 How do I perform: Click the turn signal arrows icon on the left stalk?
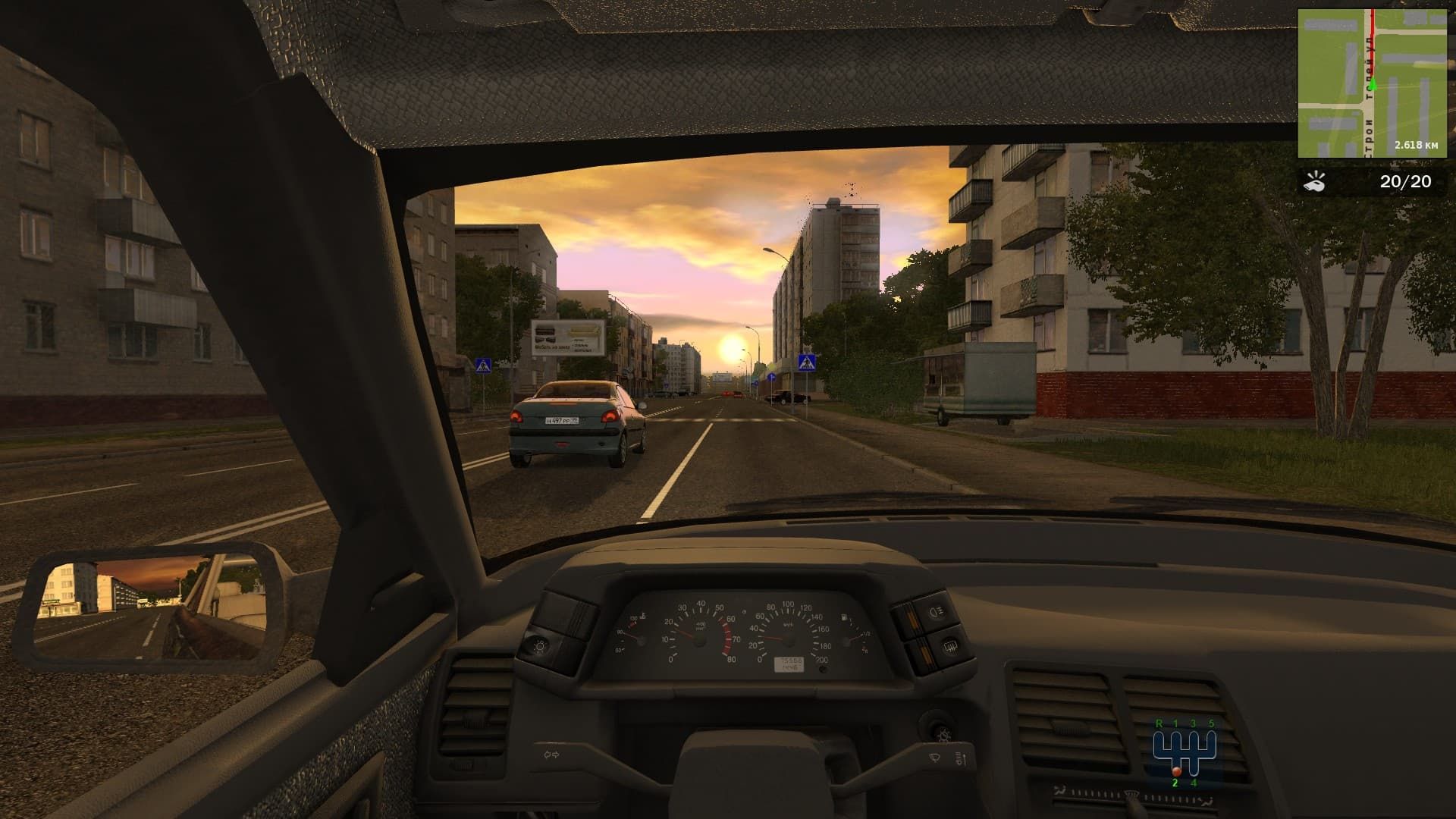552,754
